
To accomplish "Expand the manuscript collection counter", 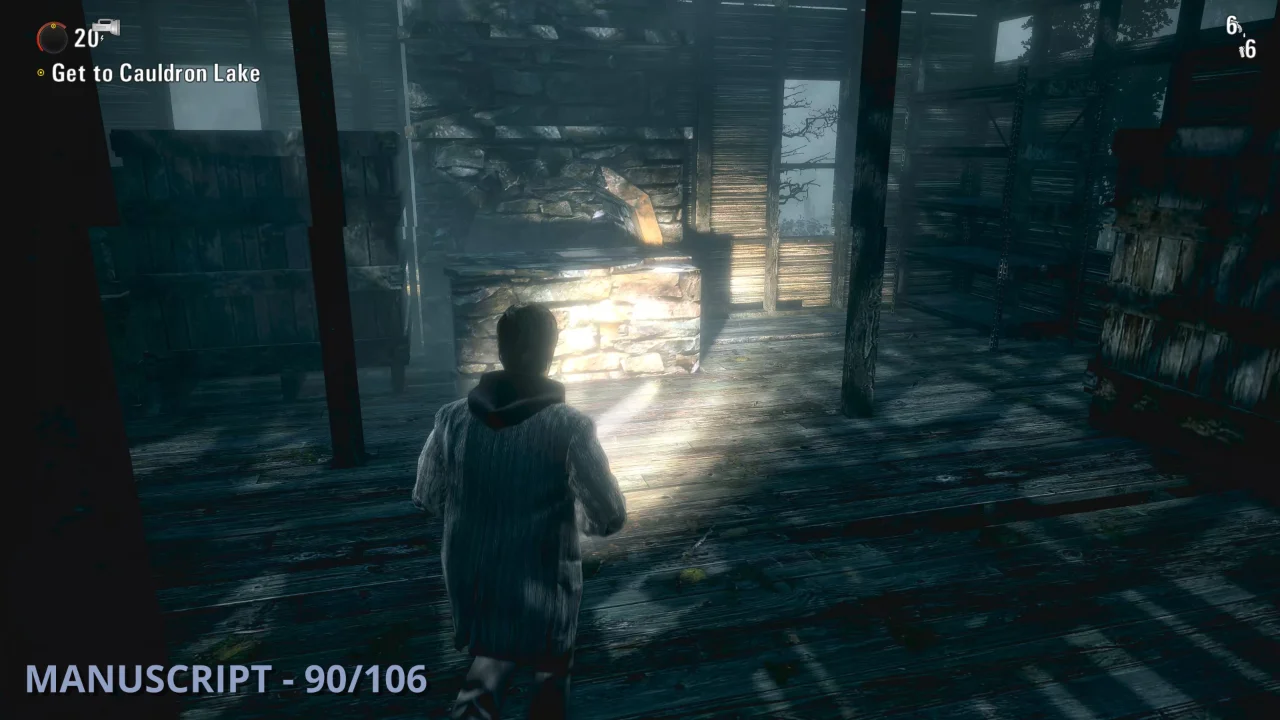I will pyautogui.click(x=225, y=679).
